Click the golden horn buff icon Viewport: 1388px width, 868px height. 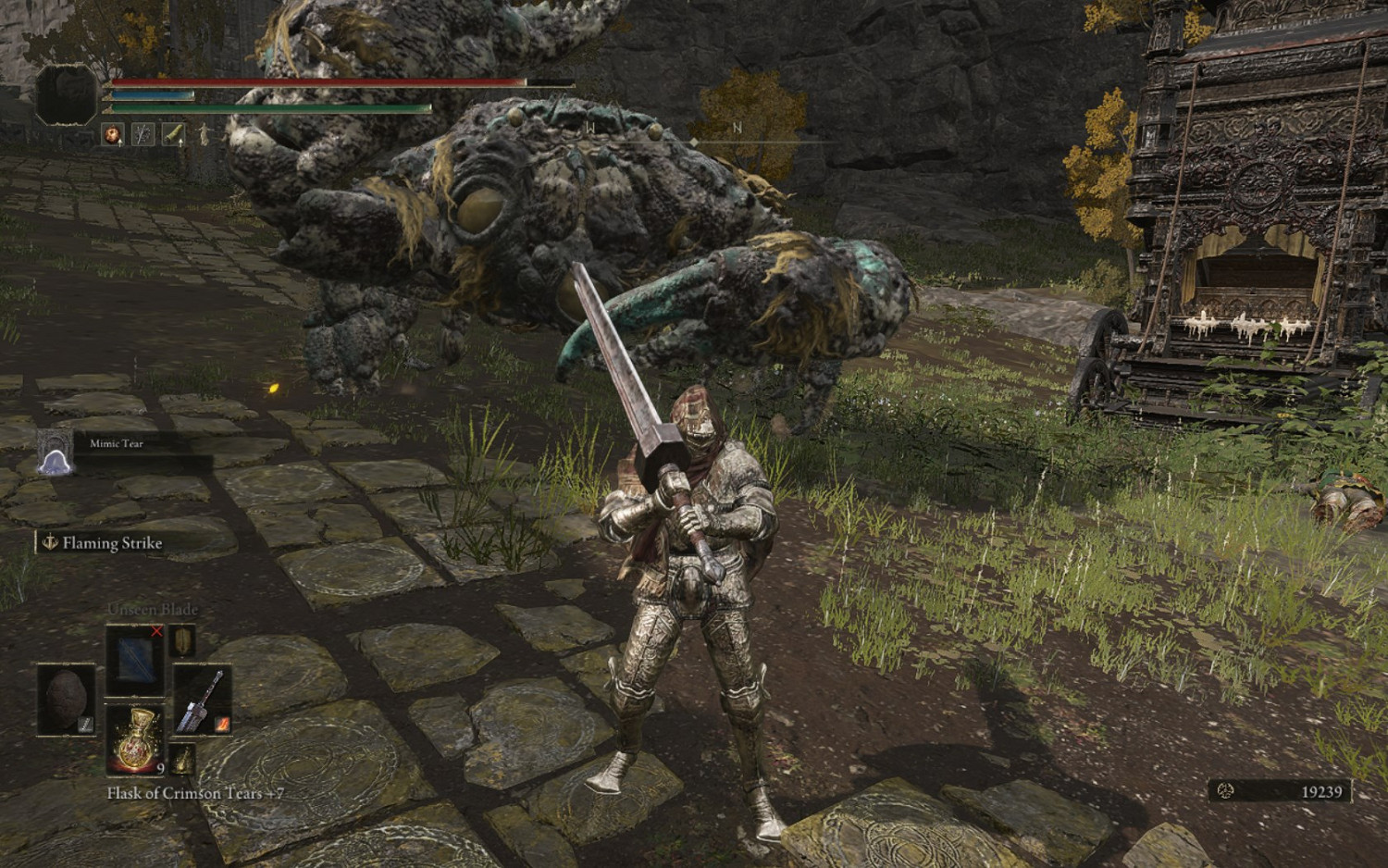click(x=174, y=133)
